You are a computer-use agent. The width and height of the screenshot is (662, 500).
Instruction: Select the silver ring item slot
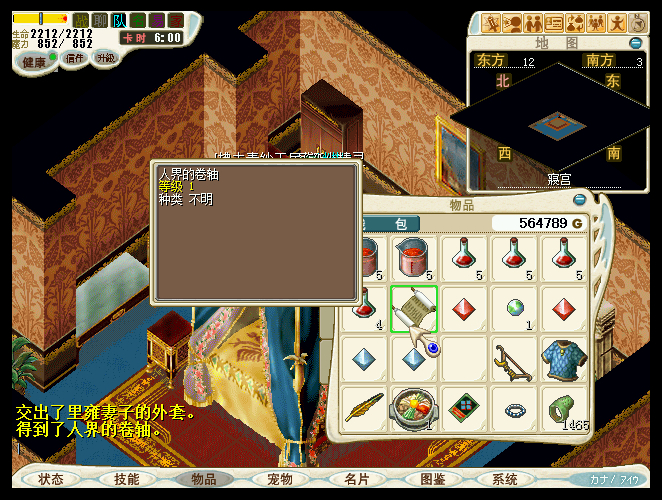point(514,408)
